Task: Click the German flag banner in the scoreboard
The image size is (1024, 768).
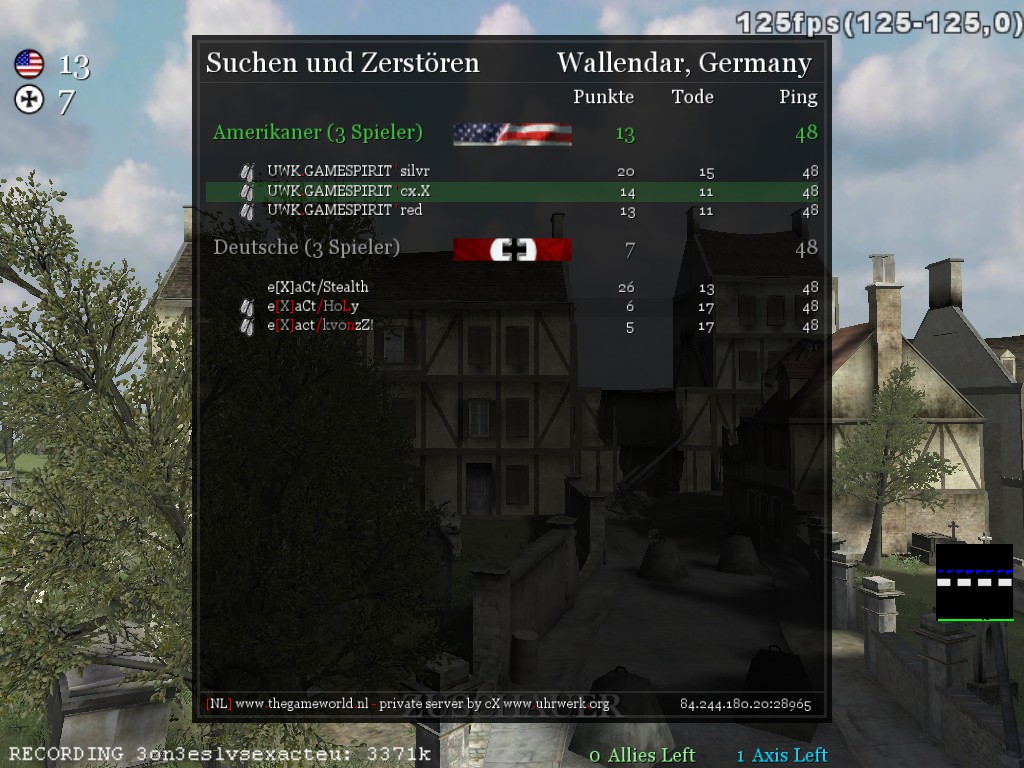Action: click(512, 249)
